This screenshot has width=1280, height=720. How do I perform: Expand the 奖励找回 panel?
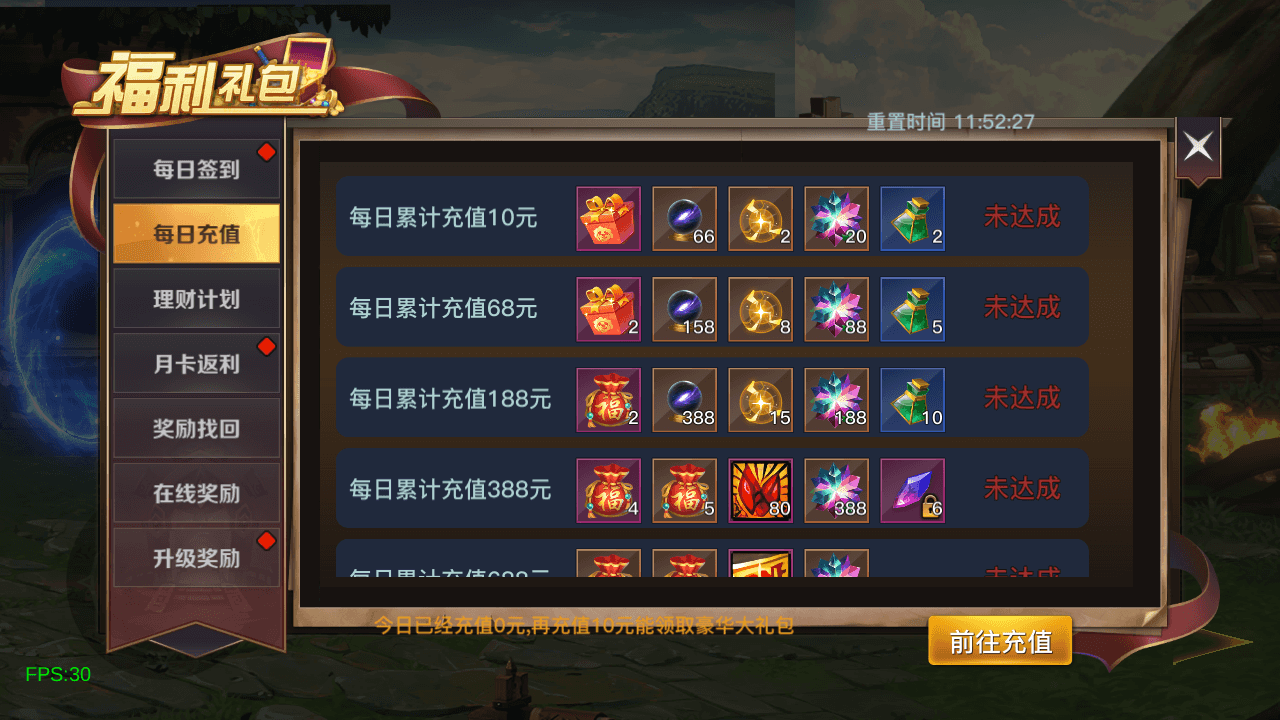coord(196,428)
